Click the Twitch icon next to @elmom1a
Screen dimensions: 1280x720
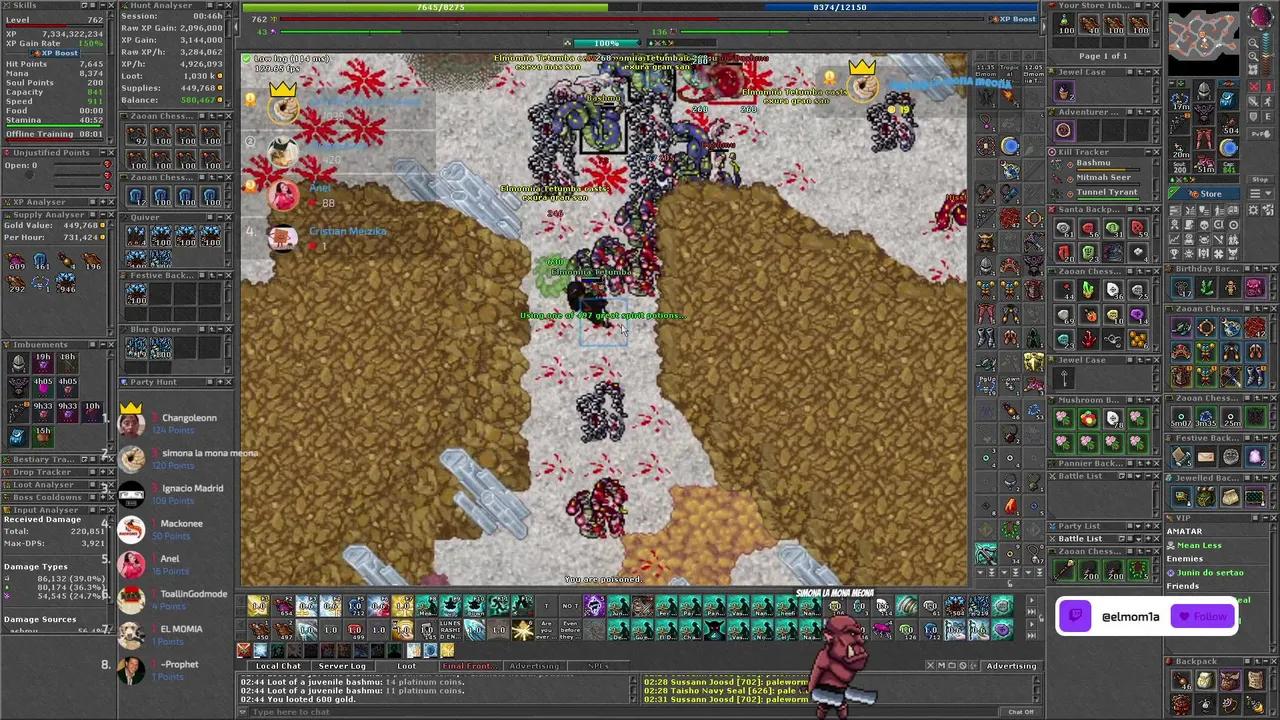click(x=1075, y=616)
